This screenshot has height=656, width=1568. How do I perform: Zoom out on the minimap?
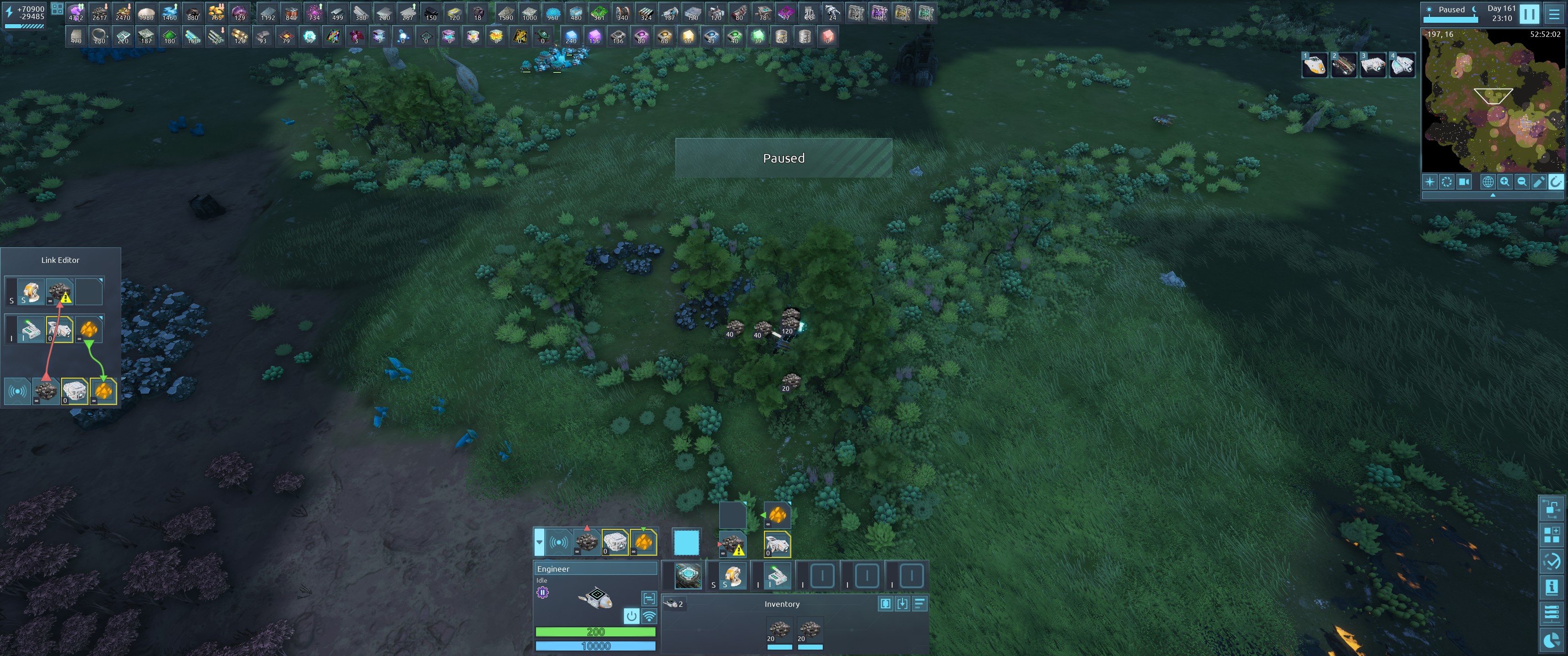[1522, 182]
